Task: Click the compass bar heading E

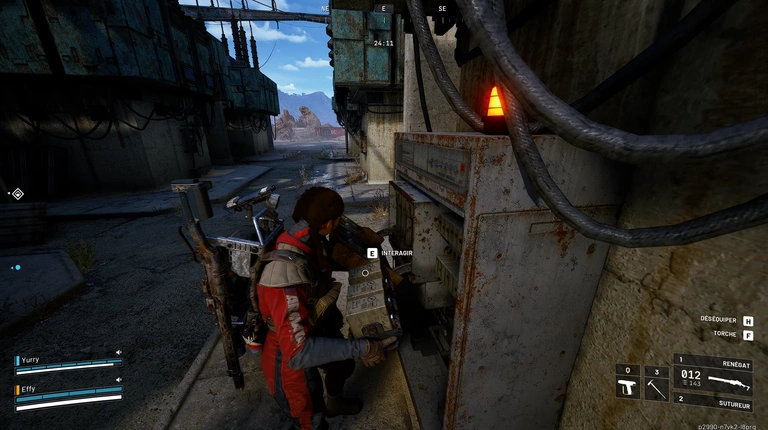Action: [383, 9]
